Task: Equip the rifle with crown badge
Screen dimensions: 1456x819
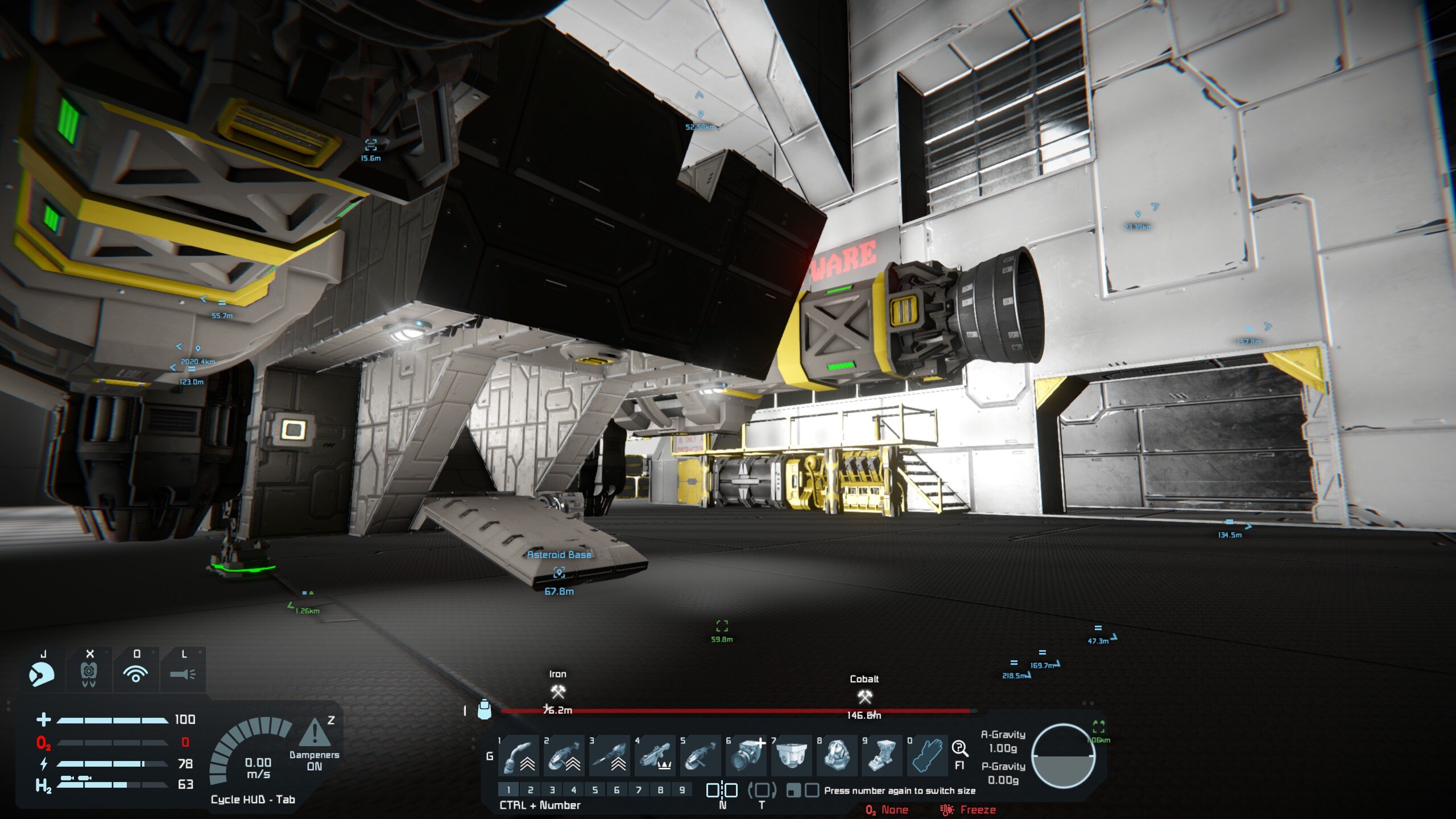Action: pyautogui.click(x=655, y=756)
